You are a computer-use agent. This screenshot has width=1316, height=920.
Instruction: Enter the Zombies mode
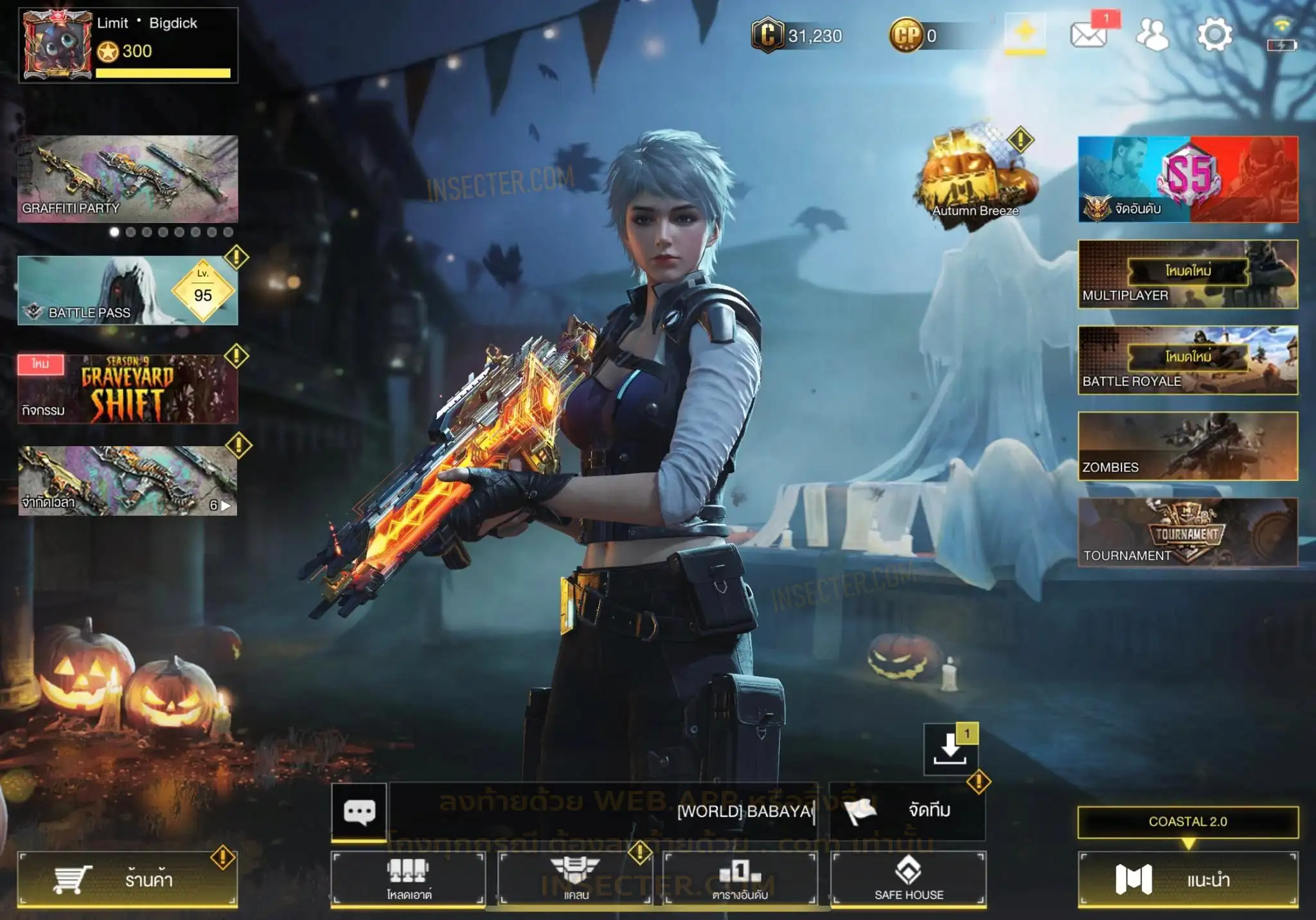[1187, 446]
